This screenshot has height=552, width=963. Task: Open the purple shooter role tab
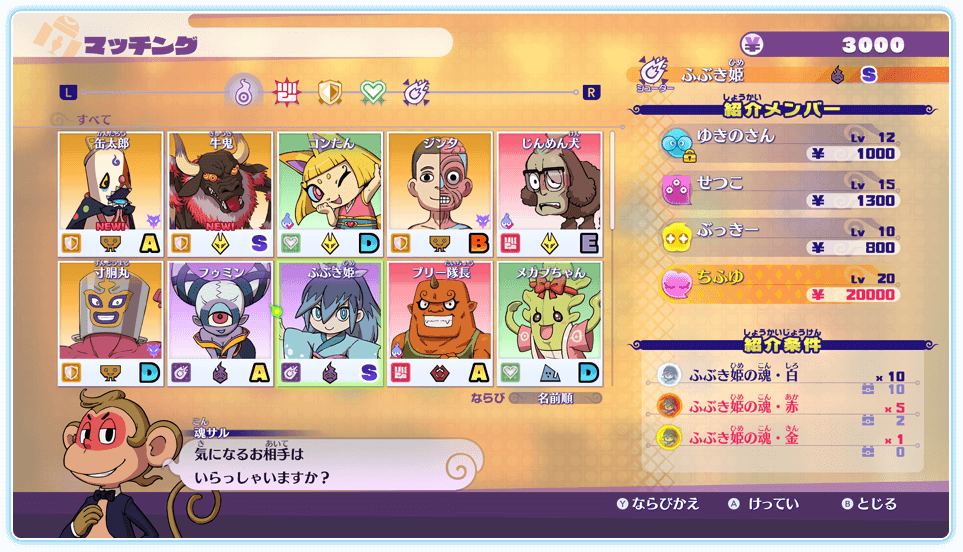point(416,93)
